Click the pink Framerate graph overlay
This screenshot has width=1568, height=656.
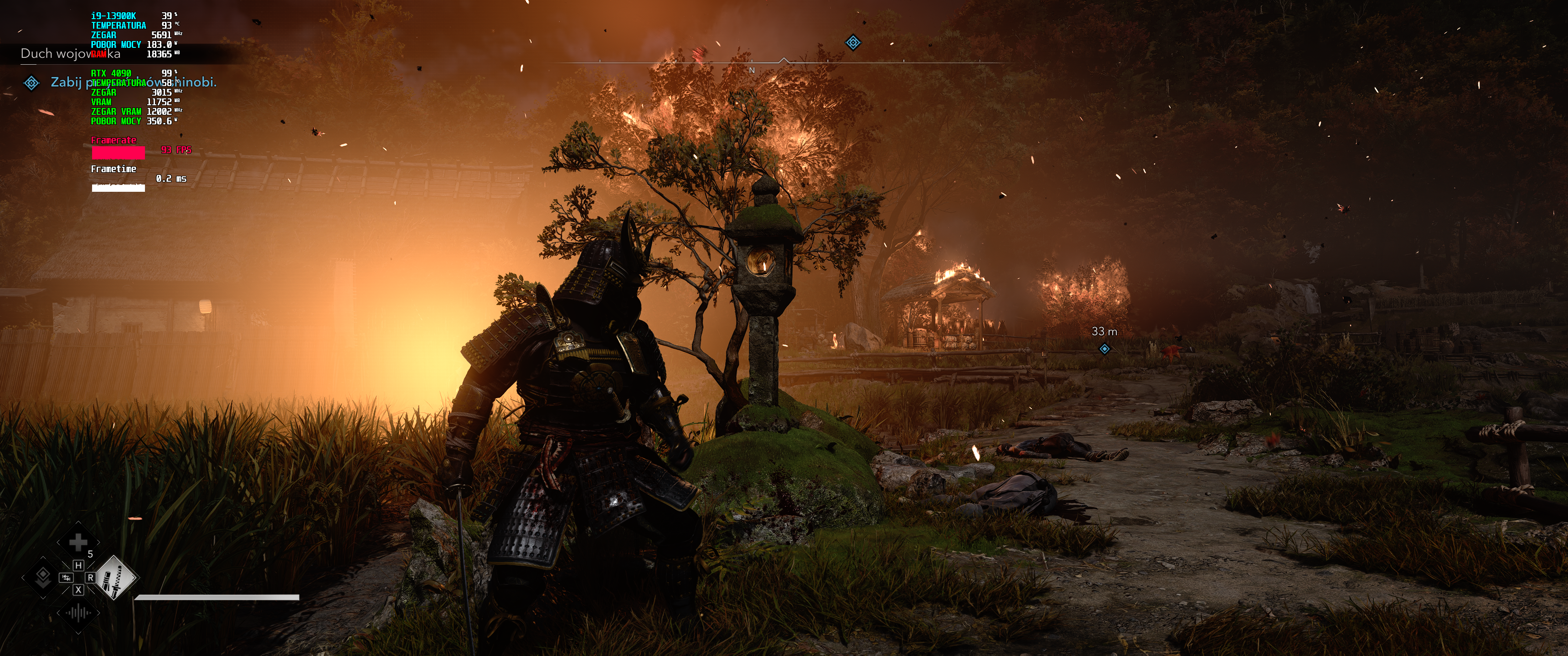(x=118, y=152)
